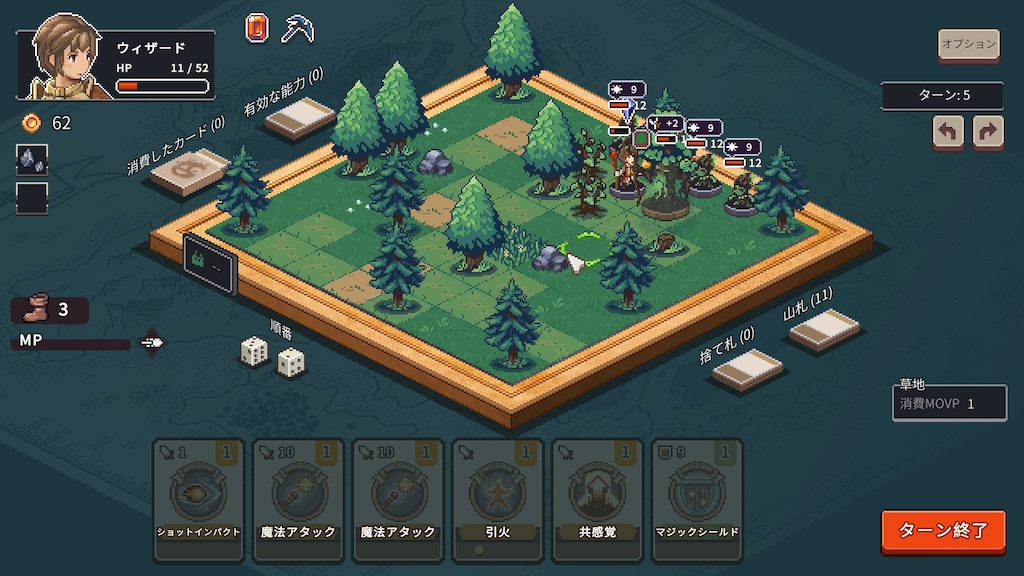Image resolution: width=1024 pixels, height=576 pixels.
Task: Open the オプション menu
Action: point(968,44)
